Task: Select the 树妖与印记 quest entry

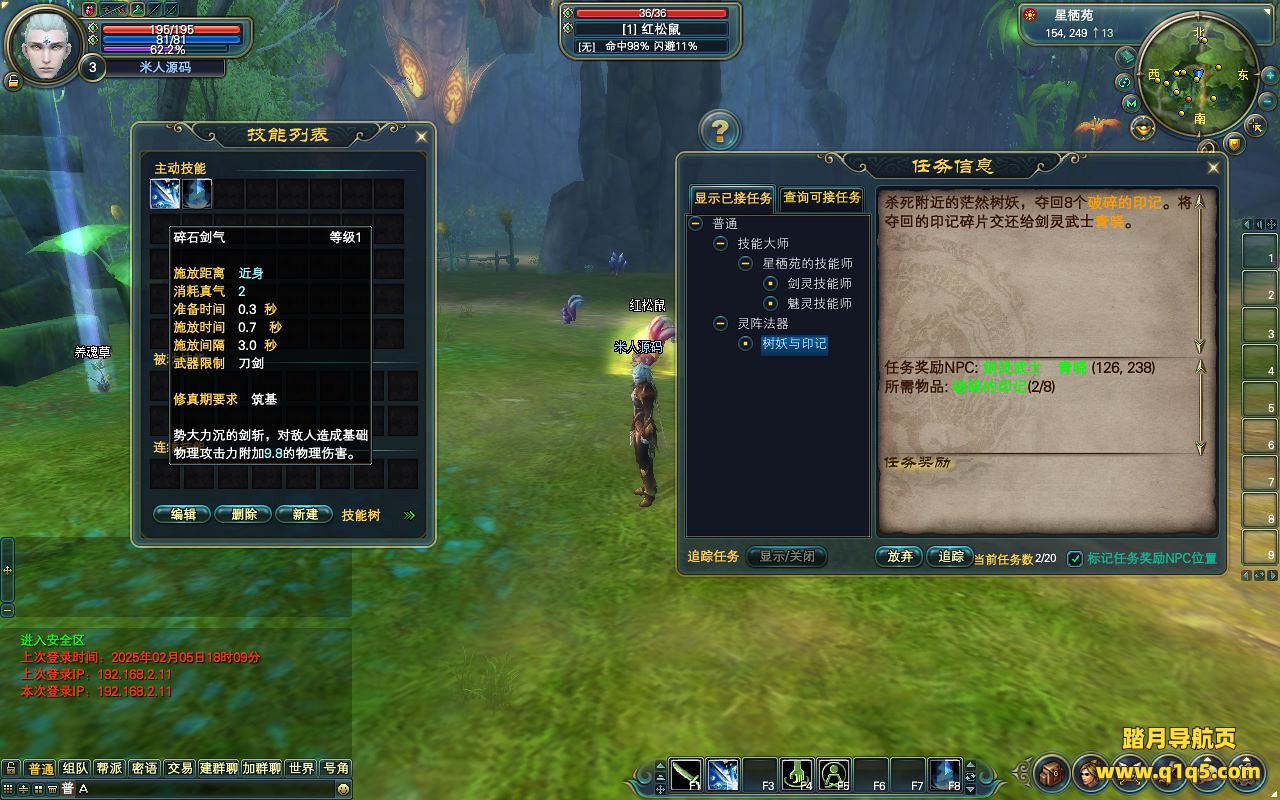Action: [794, 344]
